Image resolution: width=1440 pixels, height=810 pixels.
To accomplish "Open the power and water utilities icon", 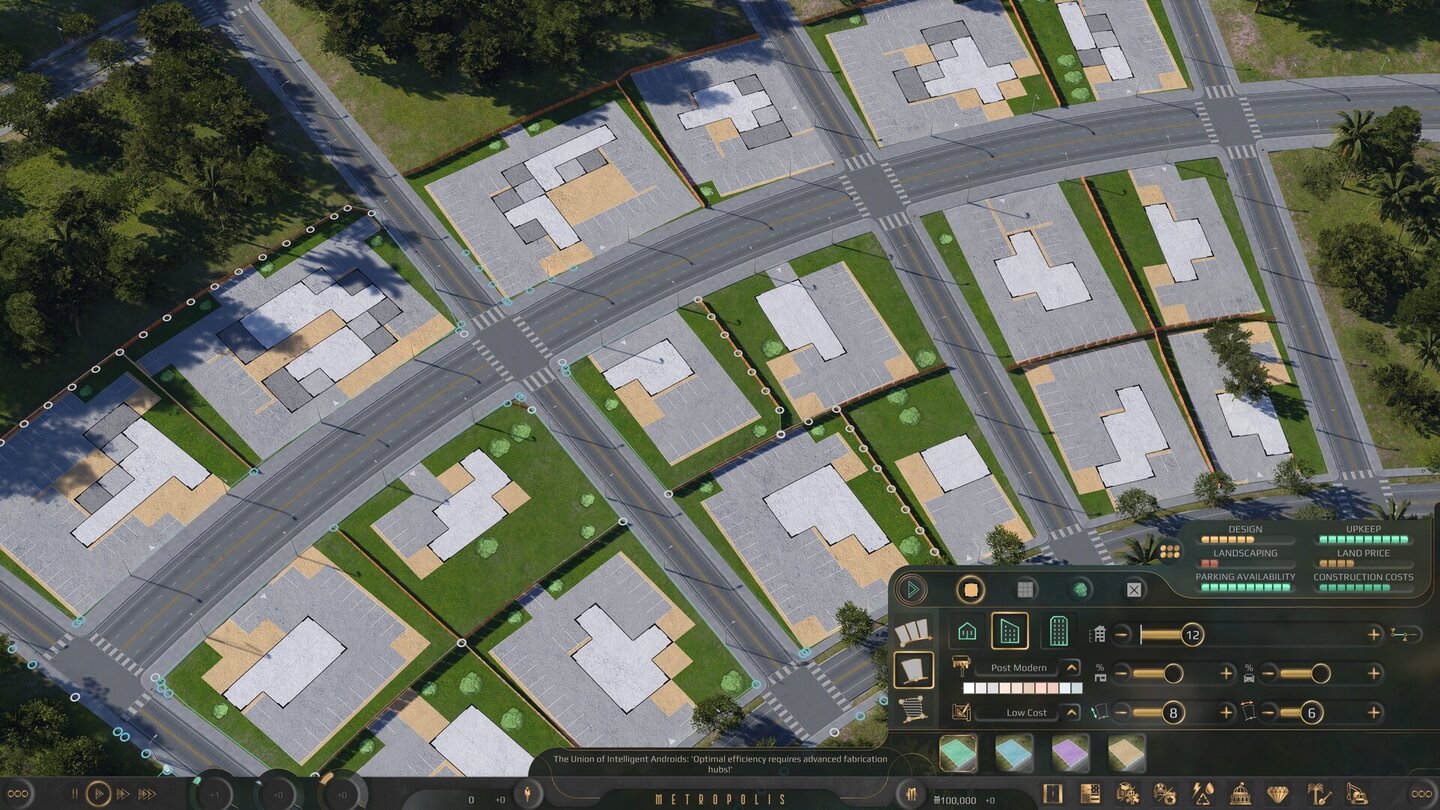I will [x=1202, y=795].
